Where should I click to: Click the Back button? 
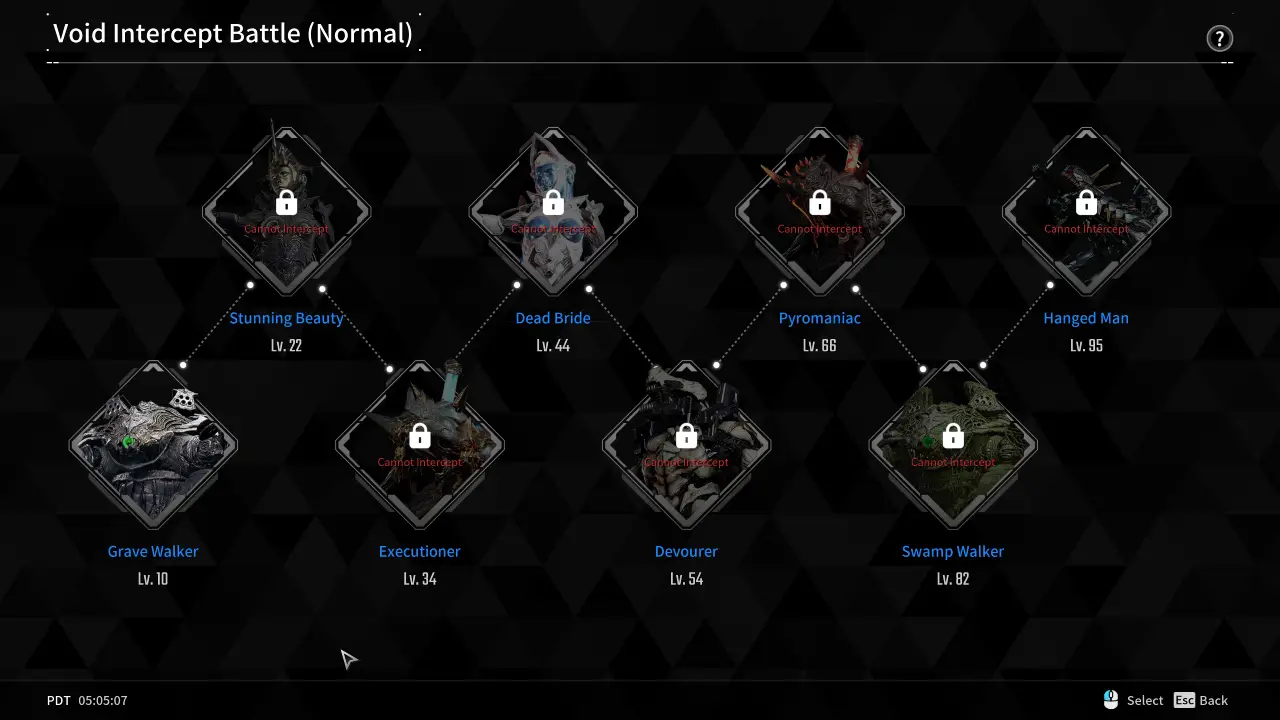tap(1201, 700)
